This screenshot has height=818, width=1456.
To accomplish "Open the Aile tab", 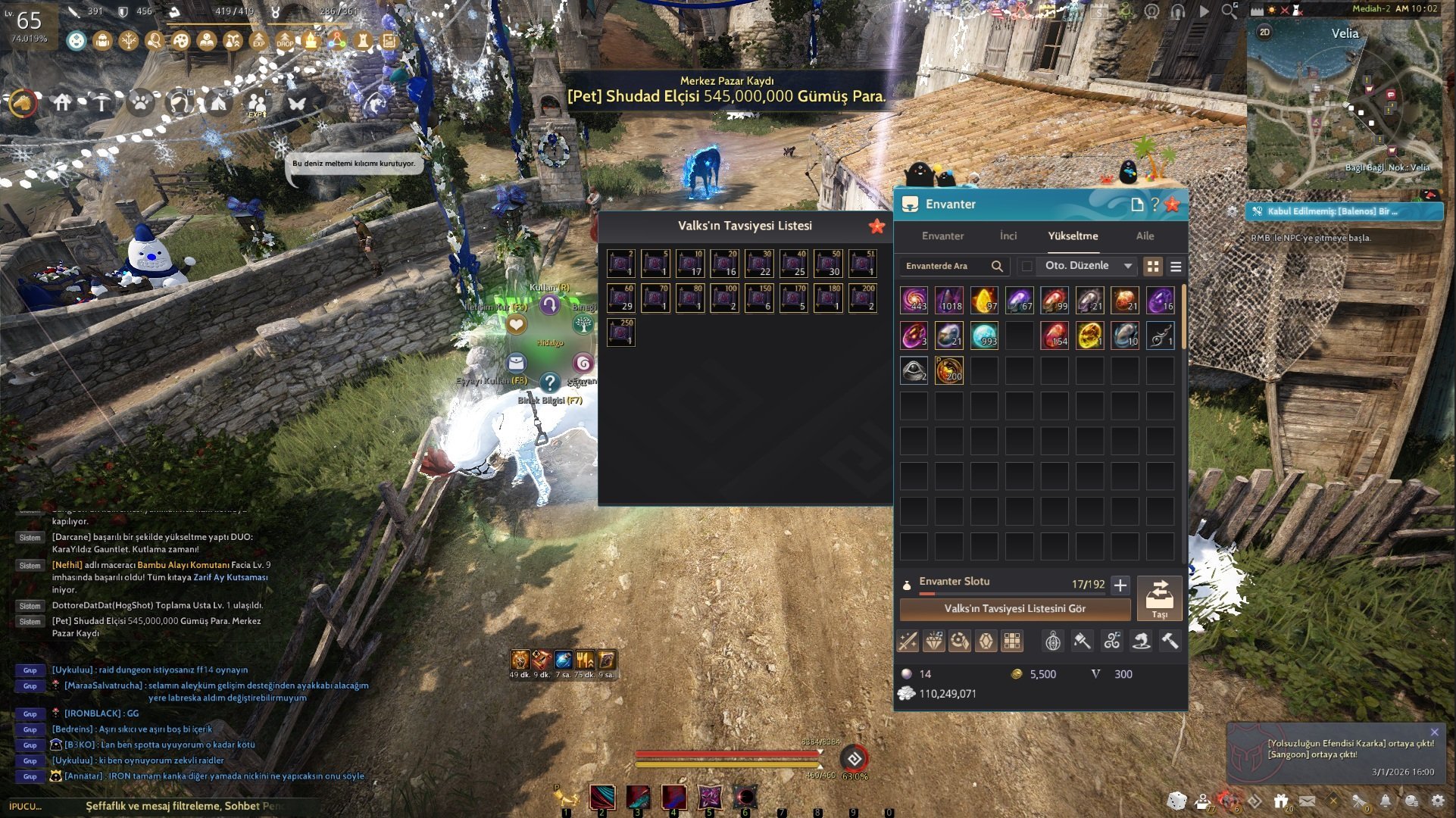I will point(1144,236).
